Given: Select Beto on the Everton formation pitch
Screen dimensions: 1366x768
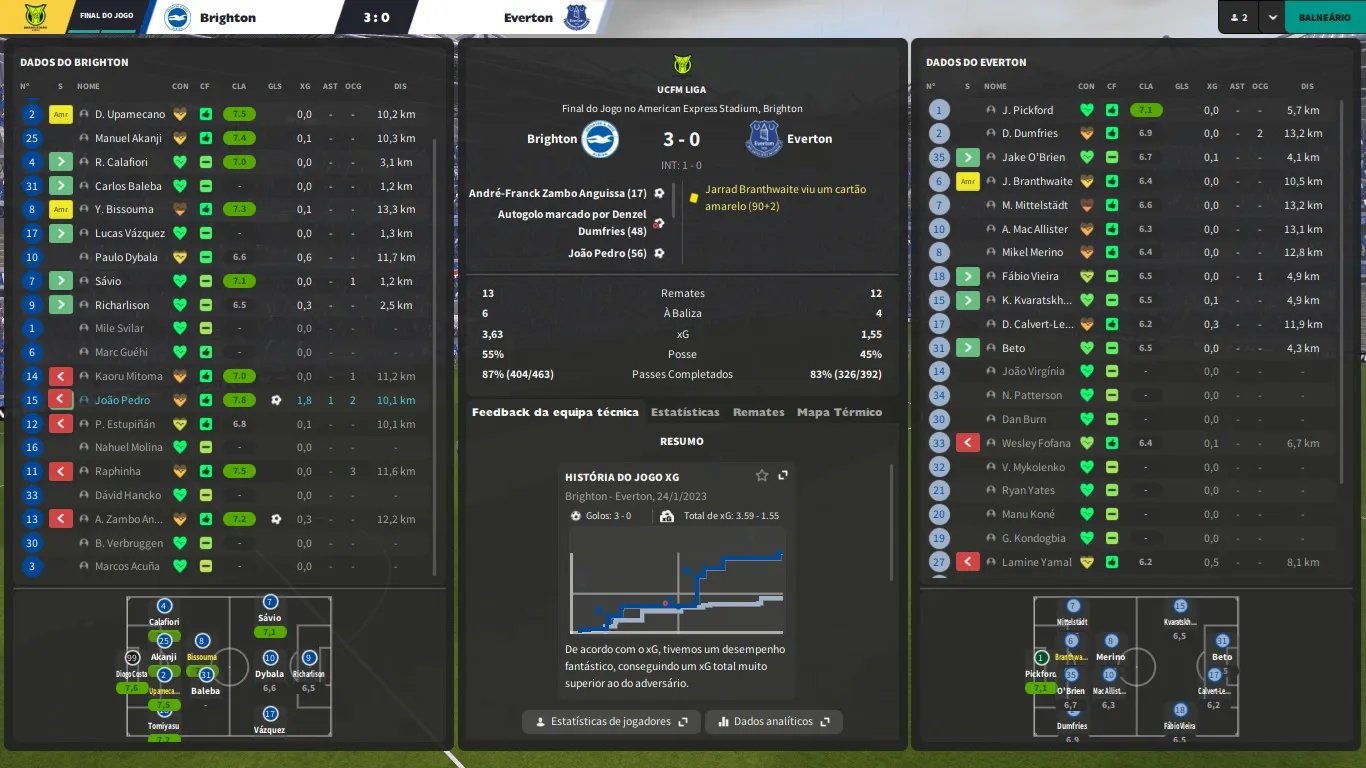Looking at the screenshot, I should point(1222,641).
